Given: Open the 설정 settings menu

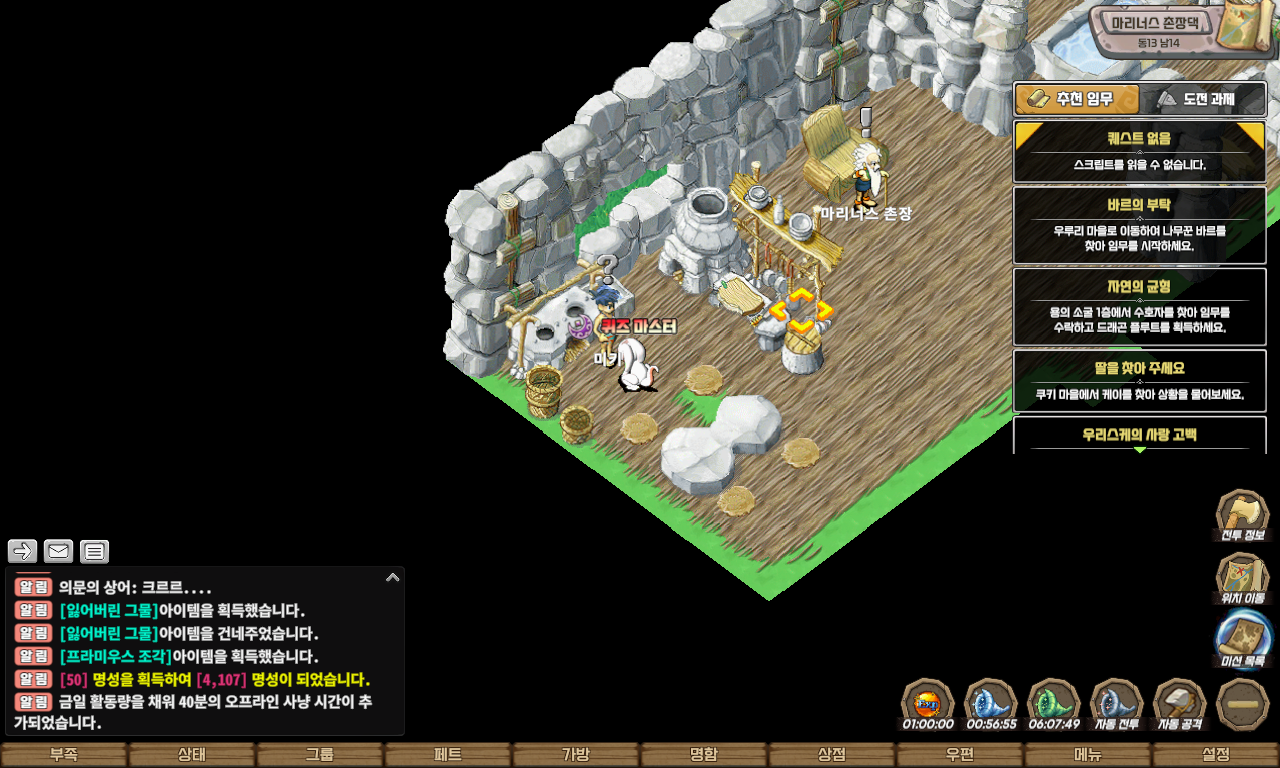Looking at the screenshot, I should [1216, 755].
